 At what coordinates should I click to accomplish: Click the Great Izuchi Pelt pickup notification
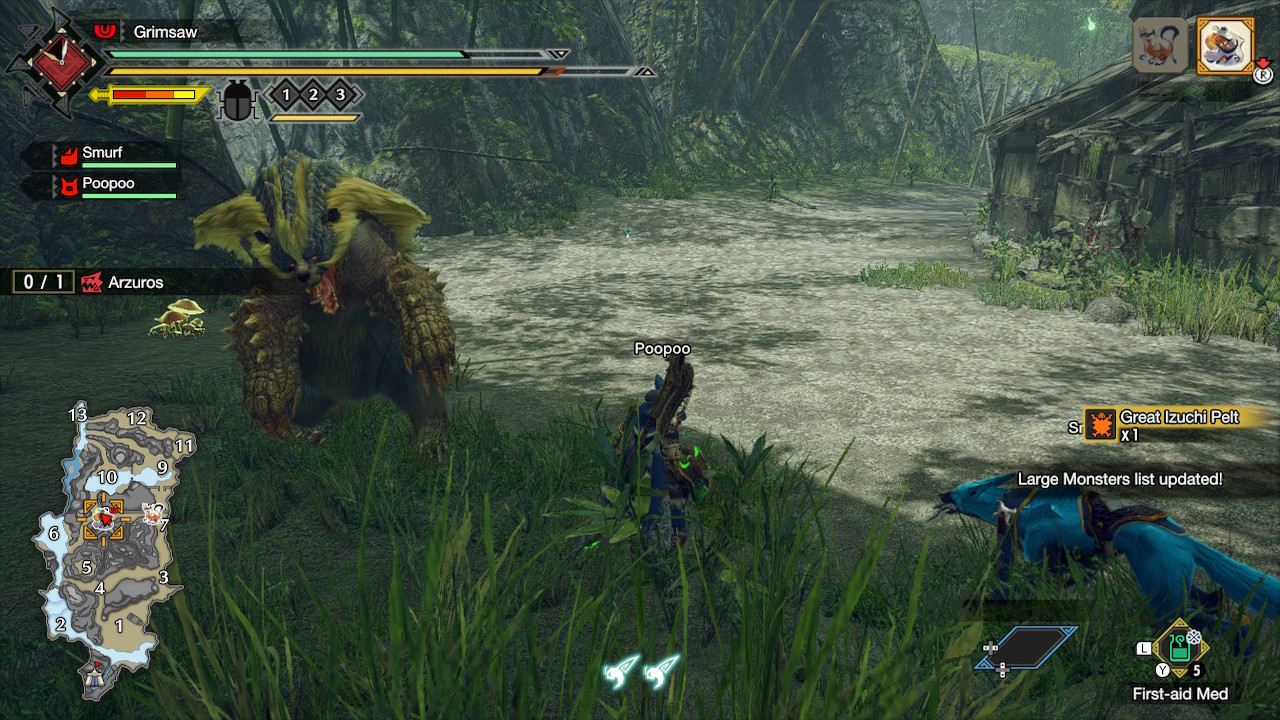click(x=1170, y=425)
